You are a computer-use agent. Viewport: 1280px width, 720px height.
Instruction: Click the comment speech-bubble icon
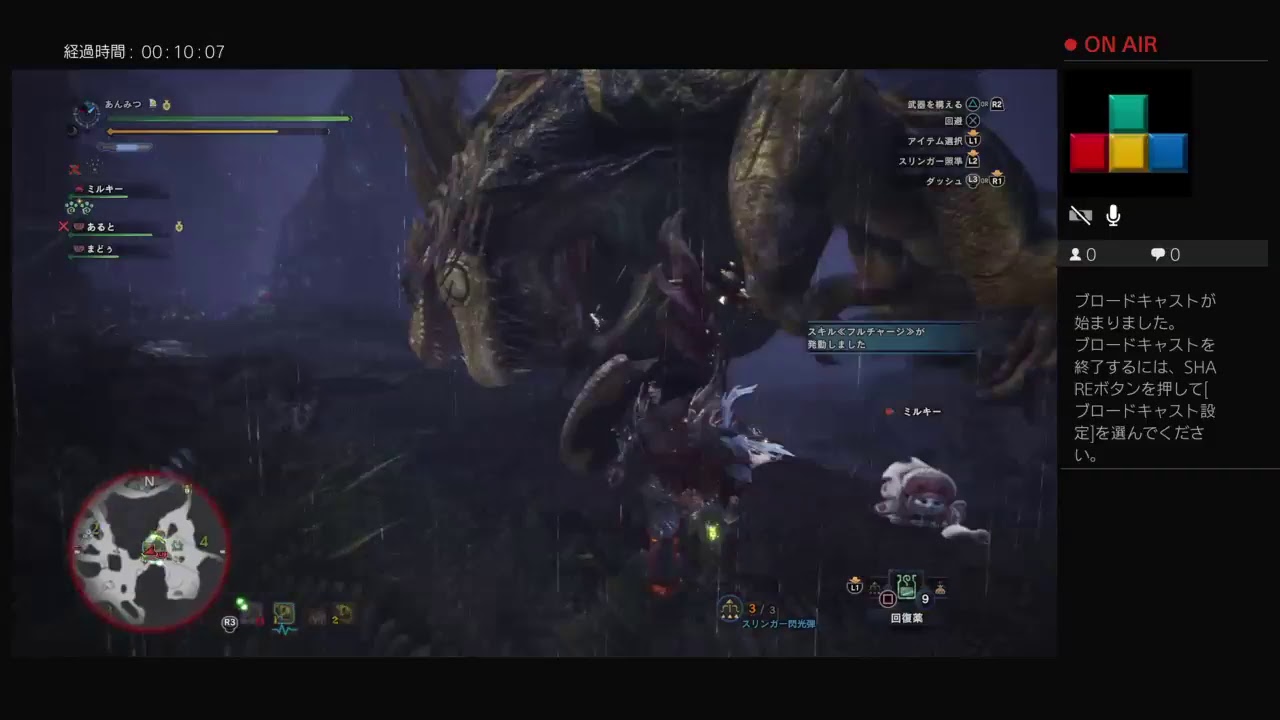(x=1157, y=254)
